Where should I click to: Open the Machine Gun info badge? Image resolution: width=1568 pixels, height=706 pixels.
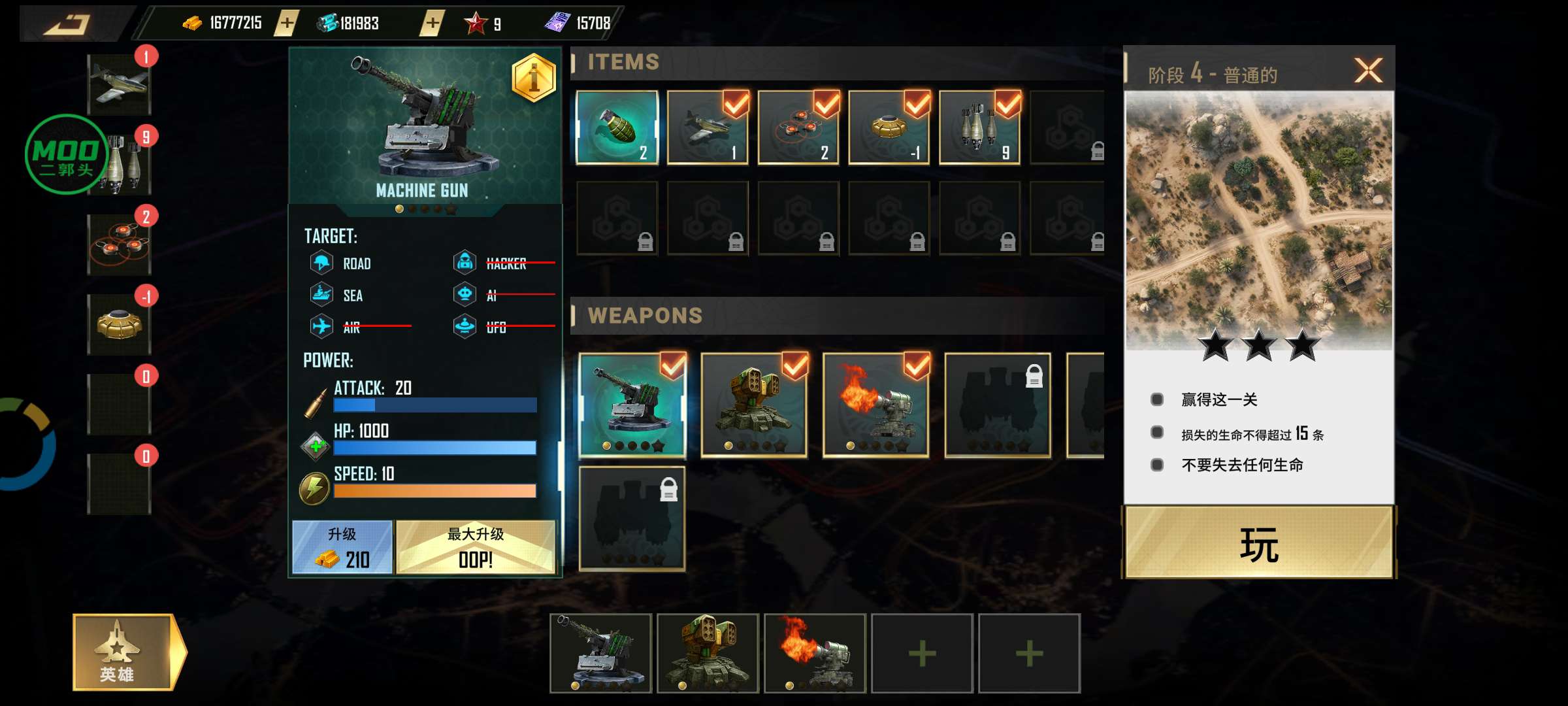coord(534,78)
